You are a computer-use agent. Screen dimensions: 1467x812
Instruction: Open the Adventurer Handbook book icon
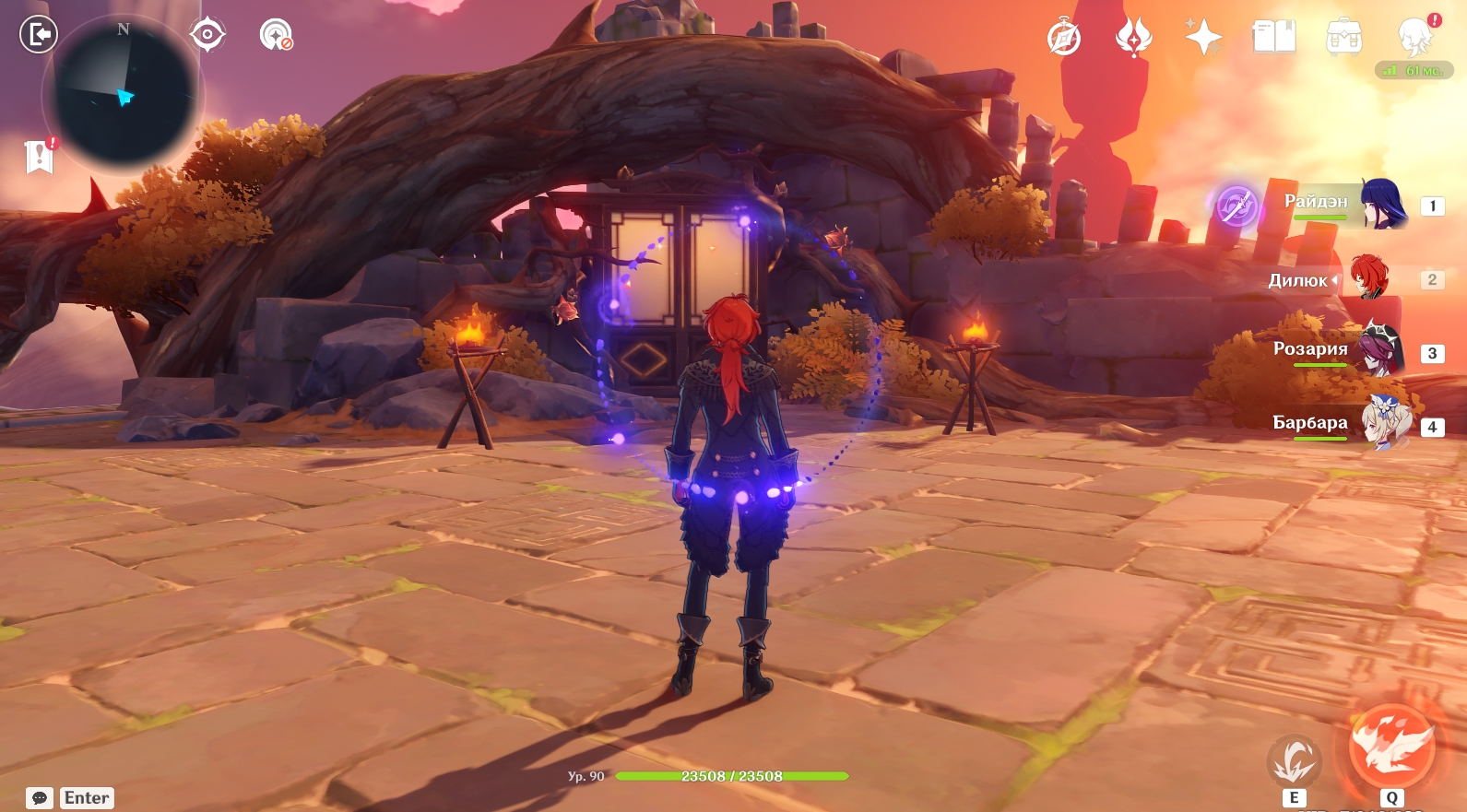(x=1273, y=38)
